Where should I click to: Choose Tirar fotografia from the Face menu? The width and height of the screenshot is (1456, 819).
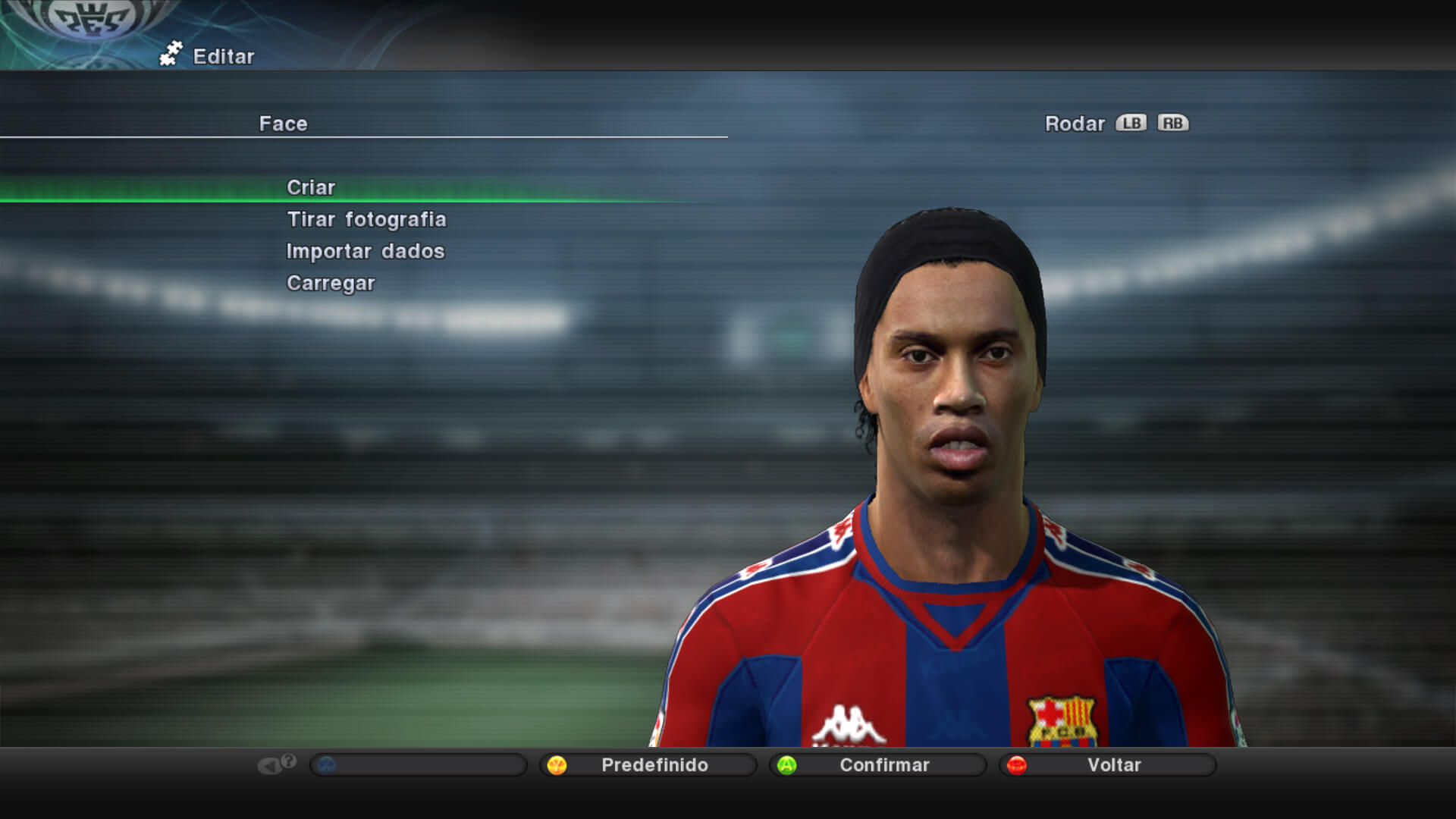pyautogui.click(x=366, y=219)
